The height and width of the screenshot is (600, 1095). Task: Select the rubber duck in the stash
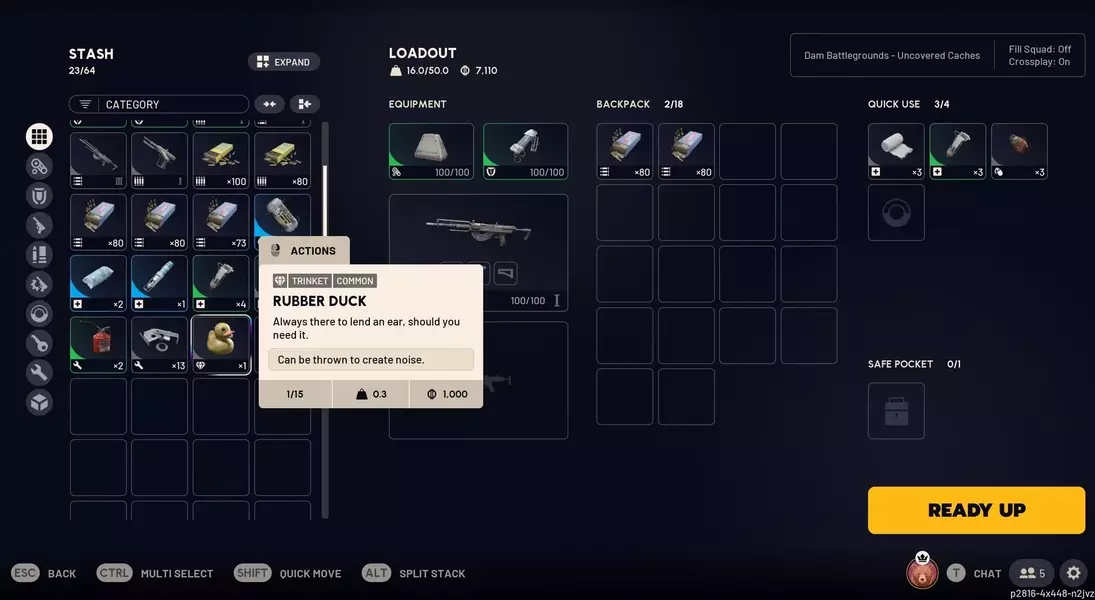(x=221, y=344)
